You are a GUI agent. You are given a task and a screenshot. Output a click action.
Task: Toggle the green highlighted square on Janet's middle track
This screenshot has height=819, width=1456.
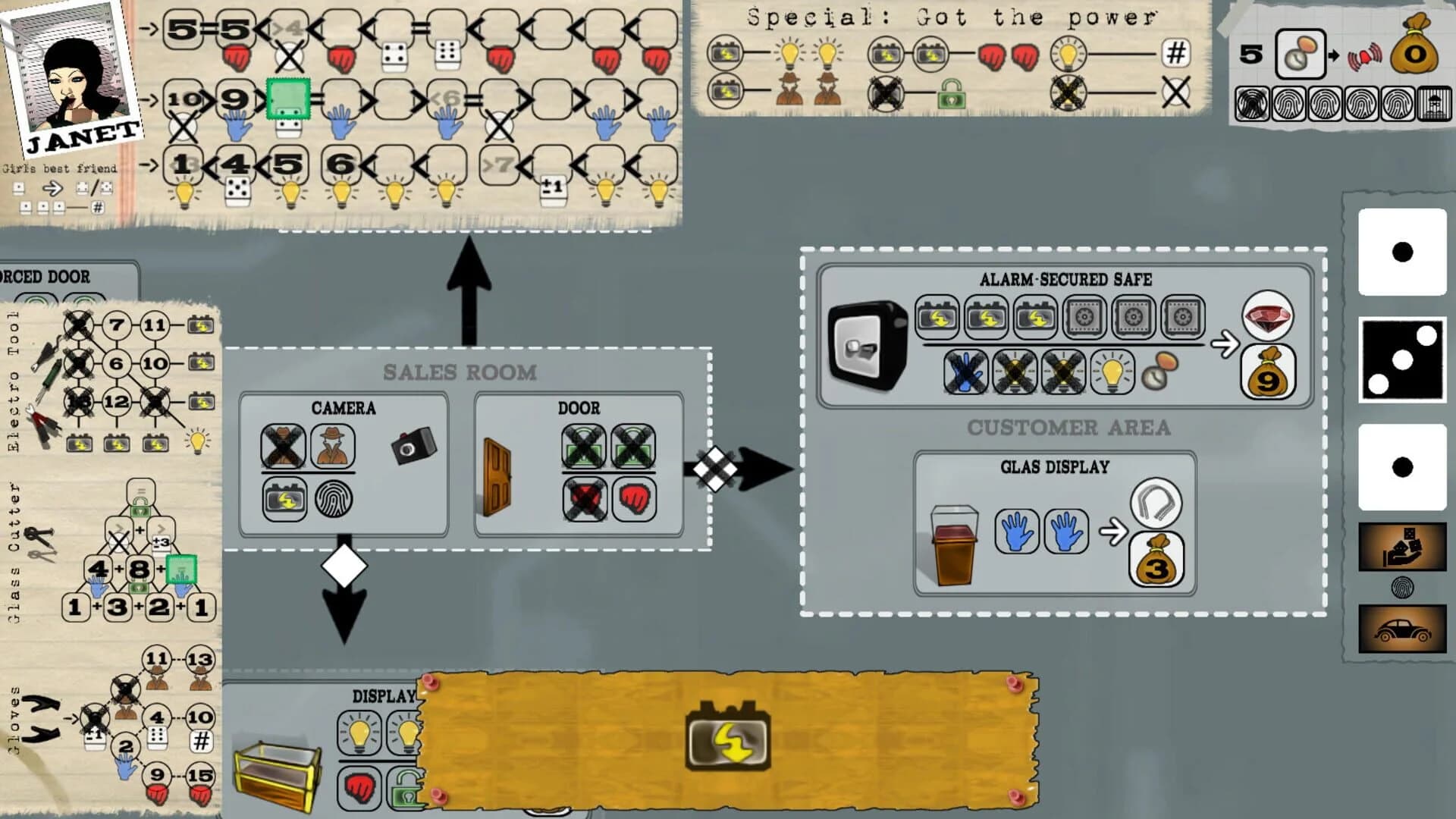pyautogui.click(x=289, y=99)
